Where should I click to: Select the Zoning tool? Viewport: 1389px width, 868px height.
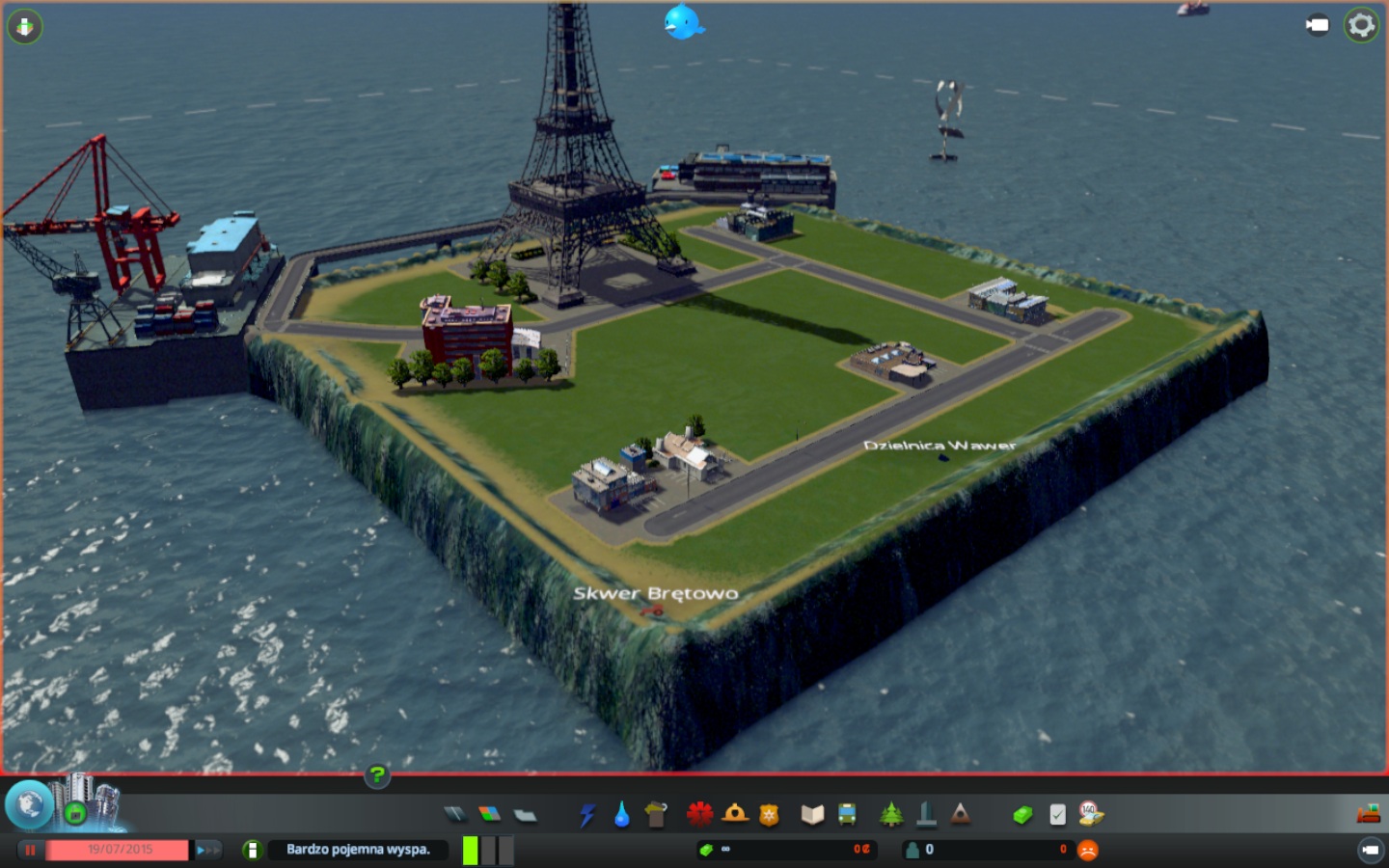pyautogui.click(x=490, y=815)
